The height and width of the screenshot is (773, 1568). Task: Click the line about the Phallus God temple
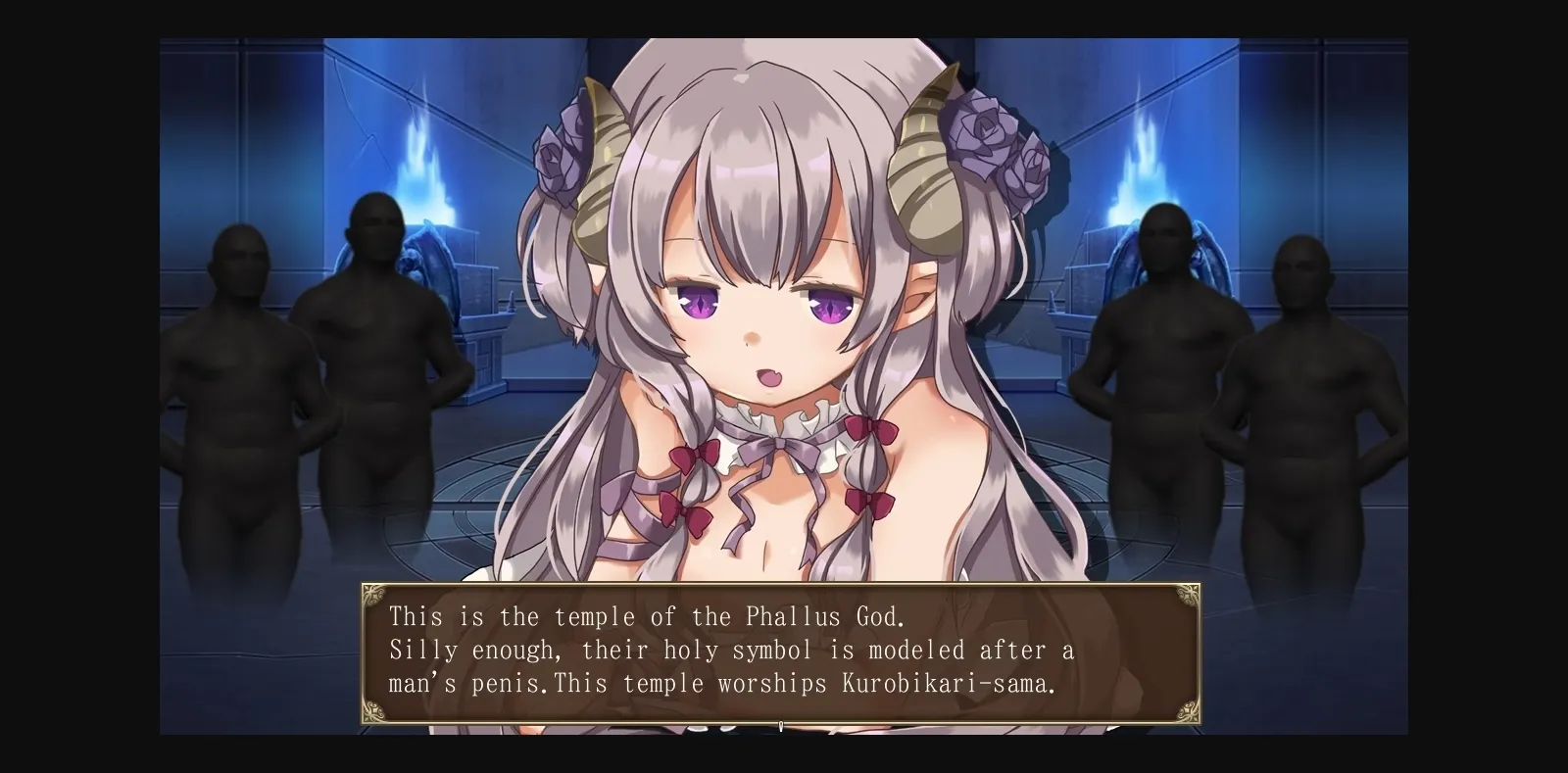pyautogui.click(x=647, y=617)
